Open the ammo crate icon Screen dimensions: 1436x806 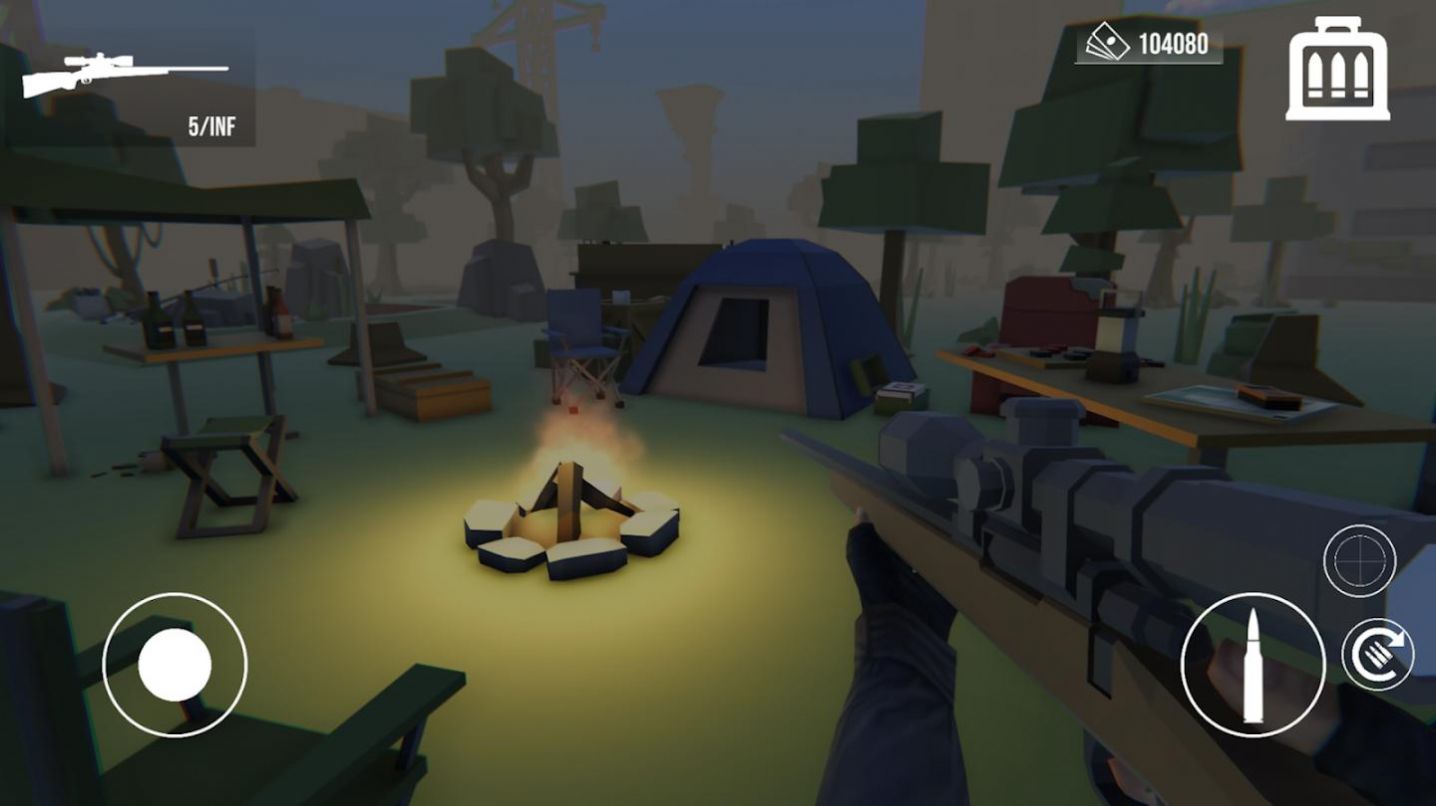pos(1337,70)
